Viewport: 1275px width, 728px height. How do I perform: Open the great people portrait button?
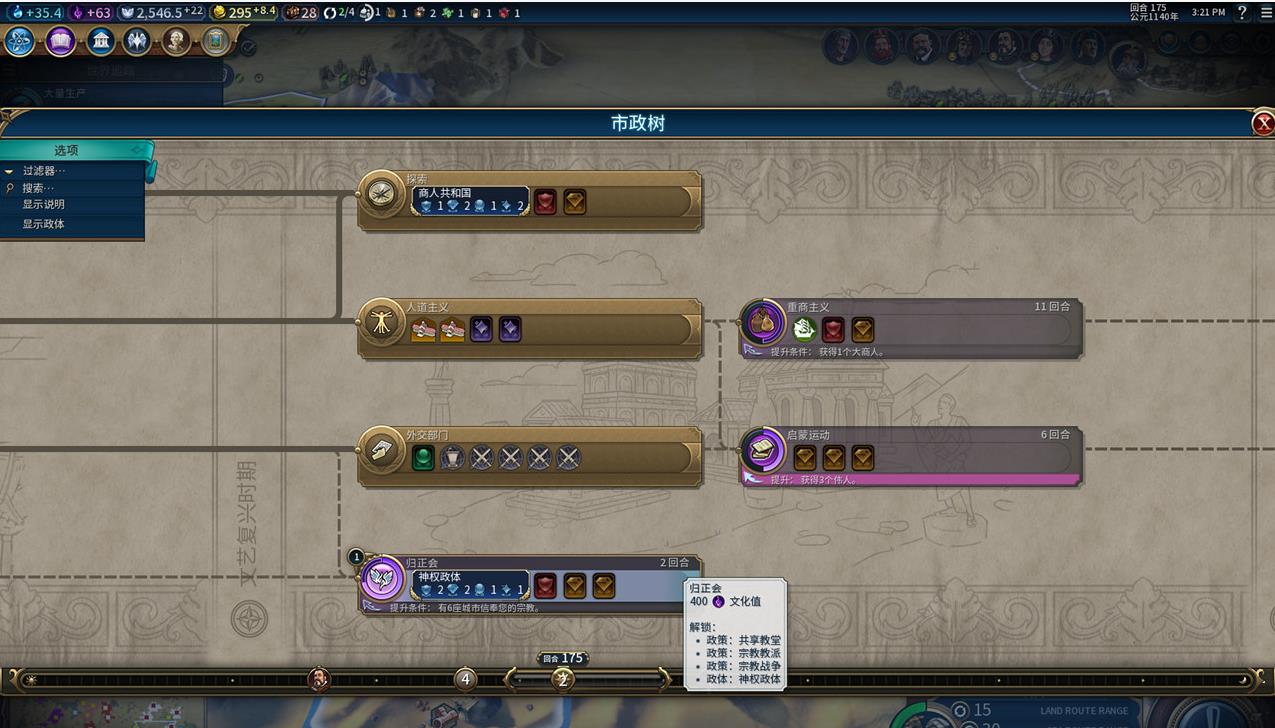click(x=176, y=41)
